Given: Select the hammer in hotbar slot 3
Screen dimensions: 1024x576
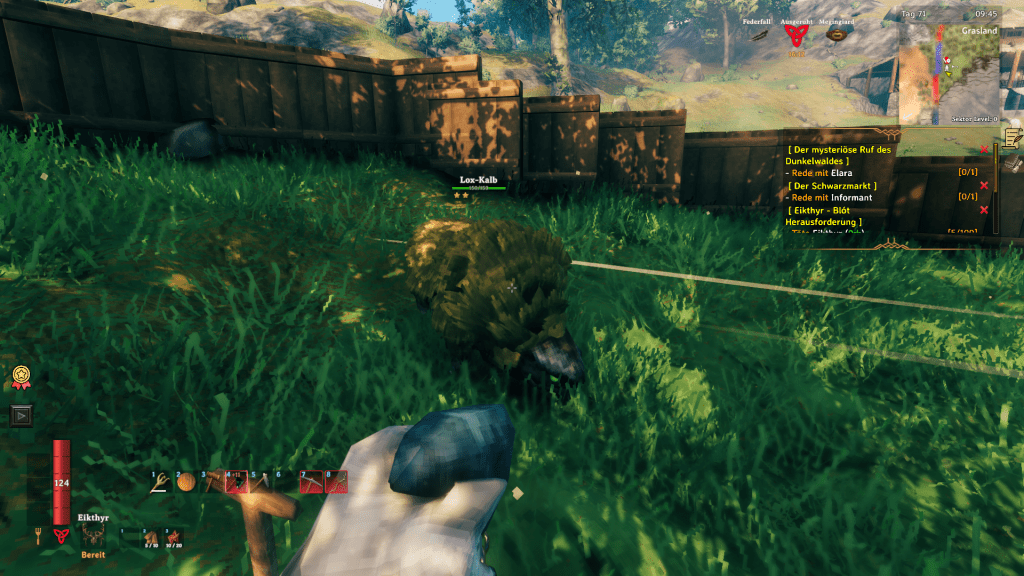Looking at the screenshot, I should point(211,483).
